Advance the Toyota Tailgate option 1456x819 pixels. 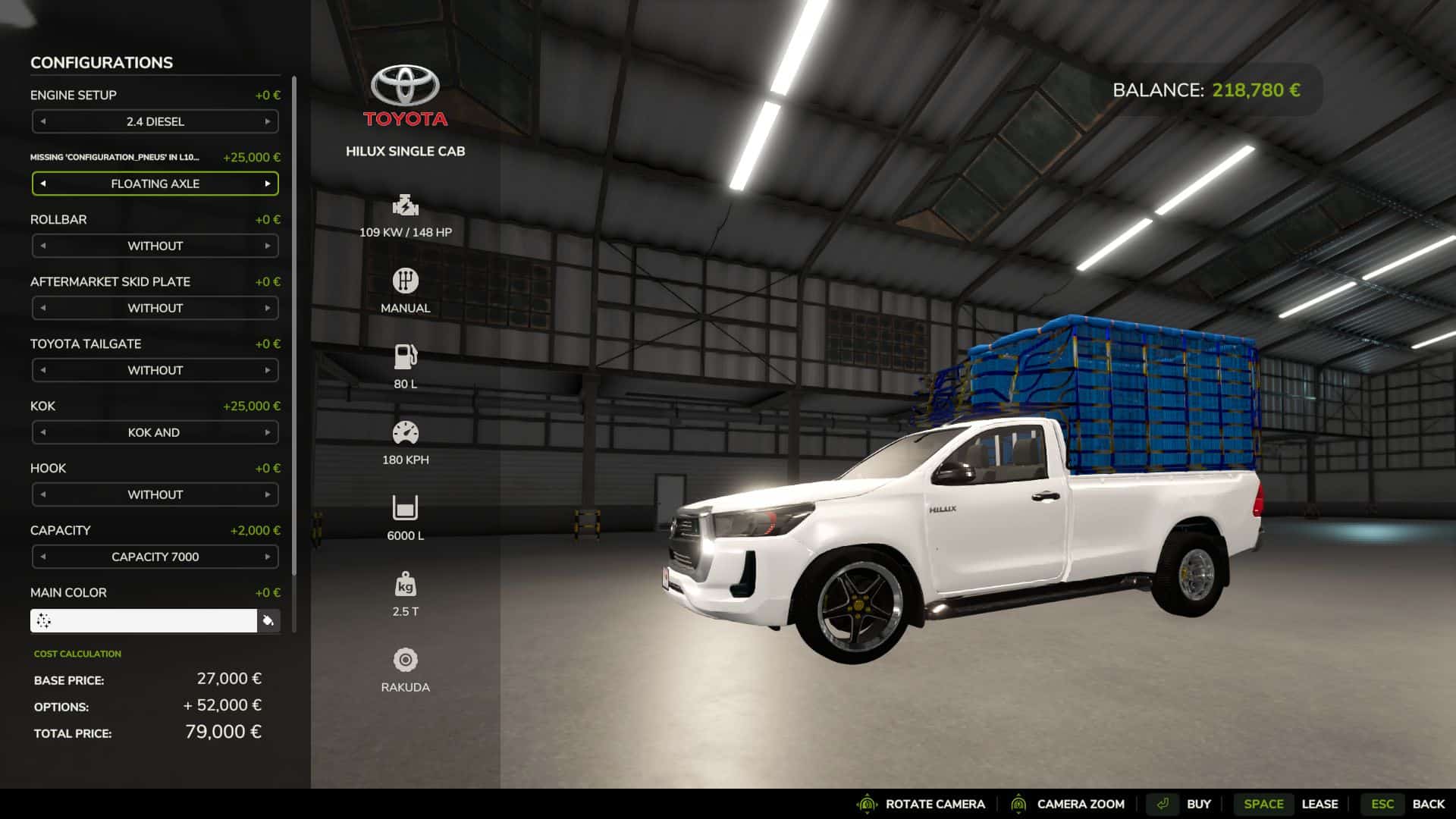[268, 370]
